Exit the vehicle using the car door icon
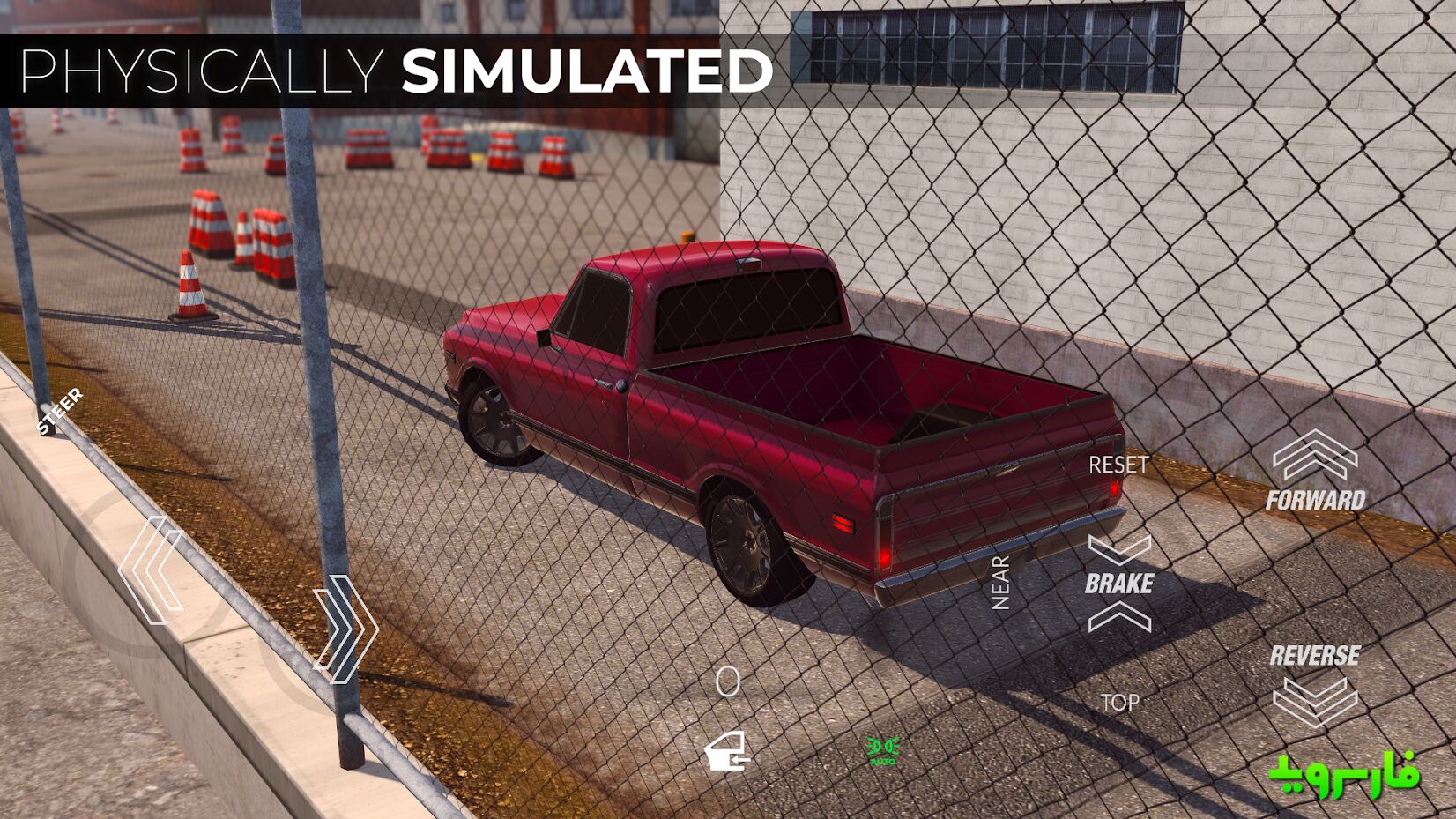This screenshot has height=819, width=1456. pos(726,752)
